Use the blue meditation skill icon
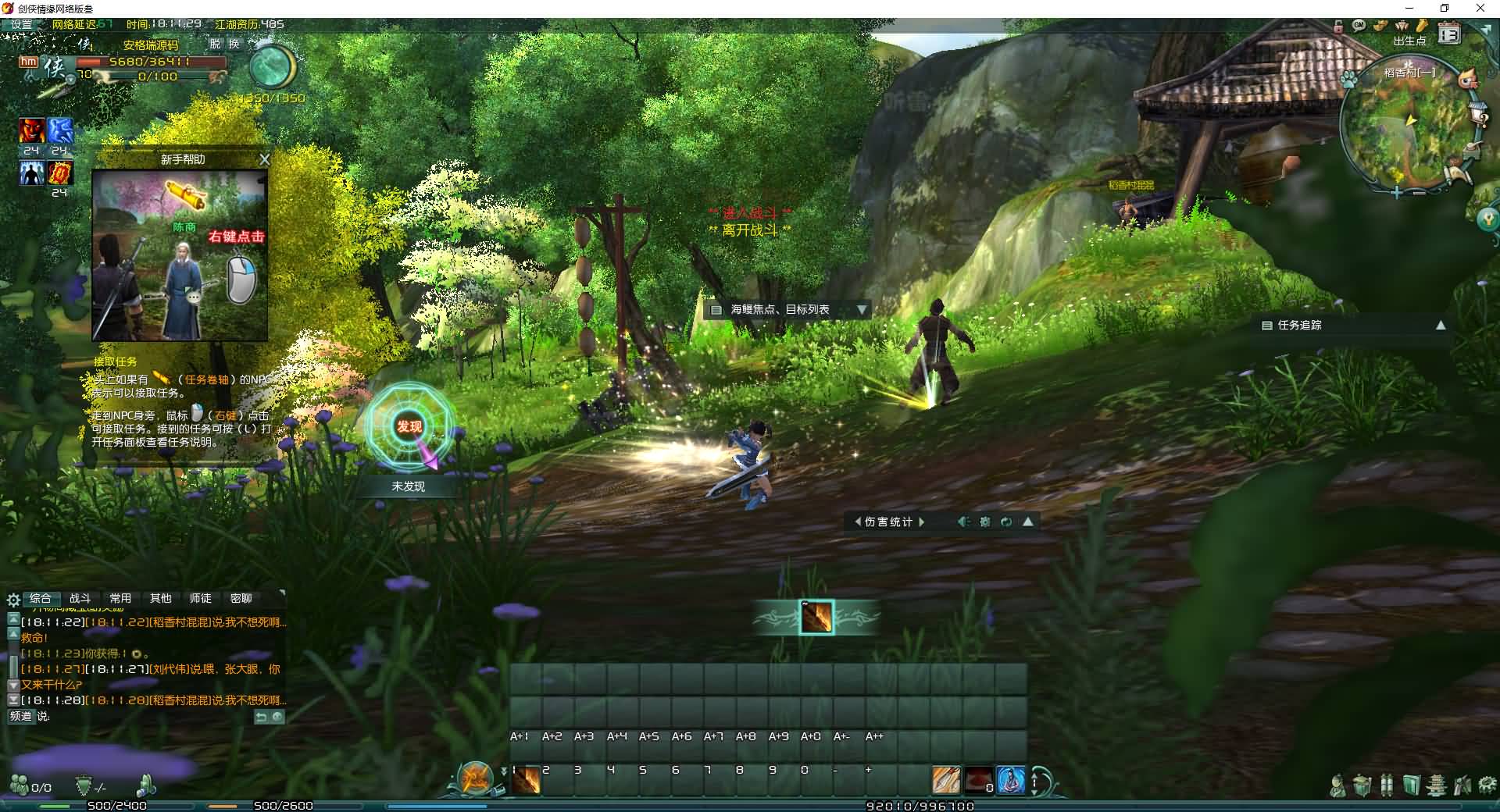 coord(1010,780)
